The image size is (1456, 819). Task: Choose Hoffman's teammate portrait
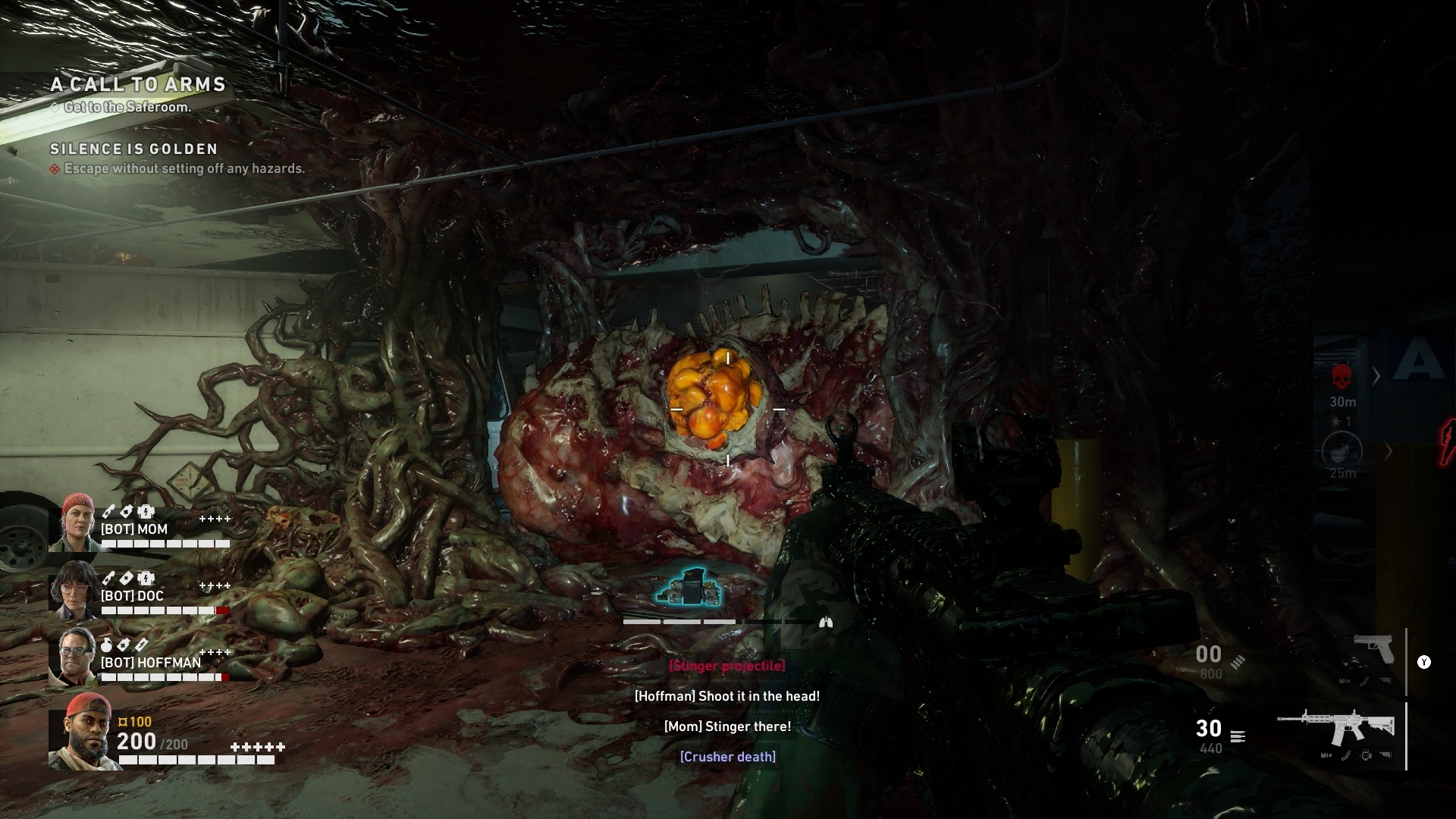tap(74, 655)
